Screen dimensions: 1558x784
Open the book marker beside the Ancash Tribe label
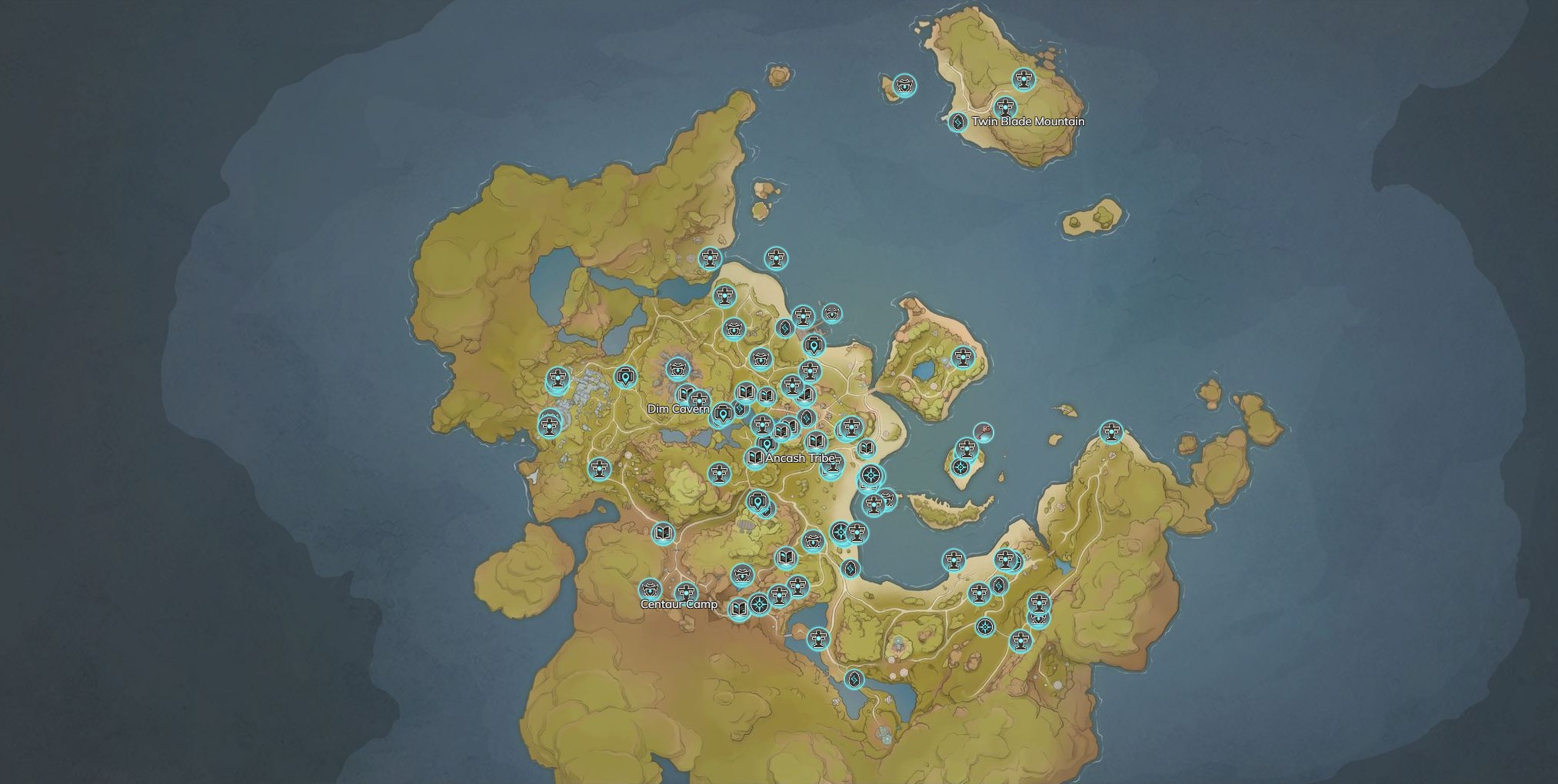[755, 457]
